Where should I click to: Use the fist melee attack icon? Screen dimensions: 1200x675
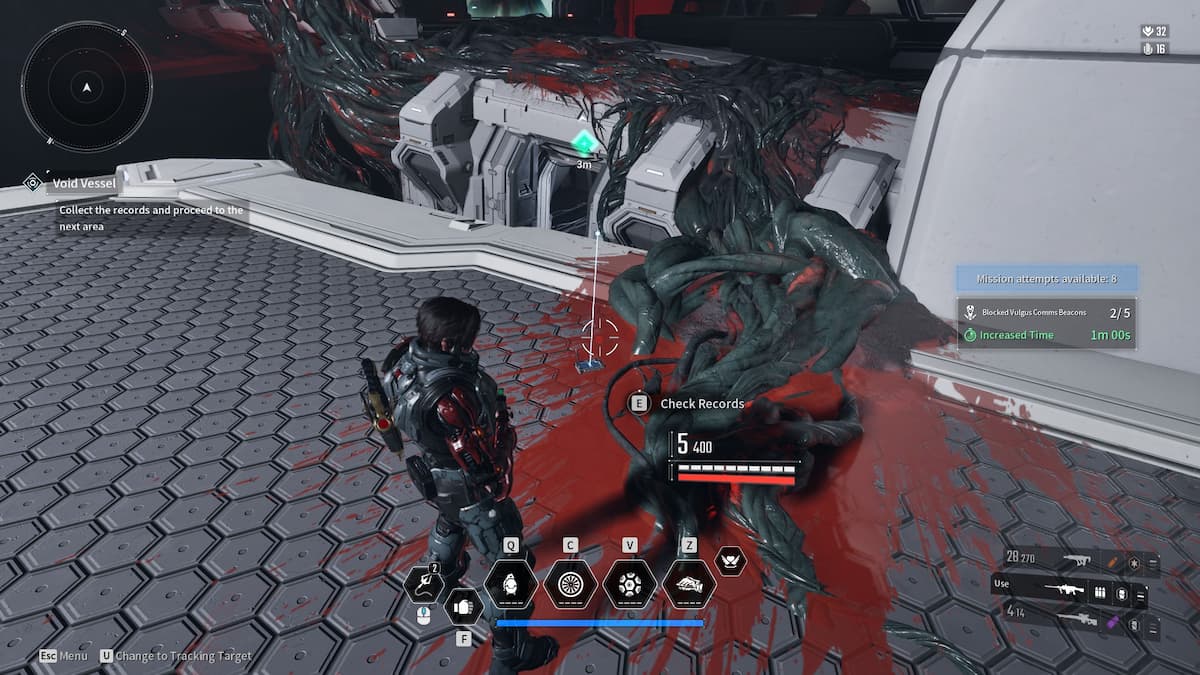click(x=462, y=606)
